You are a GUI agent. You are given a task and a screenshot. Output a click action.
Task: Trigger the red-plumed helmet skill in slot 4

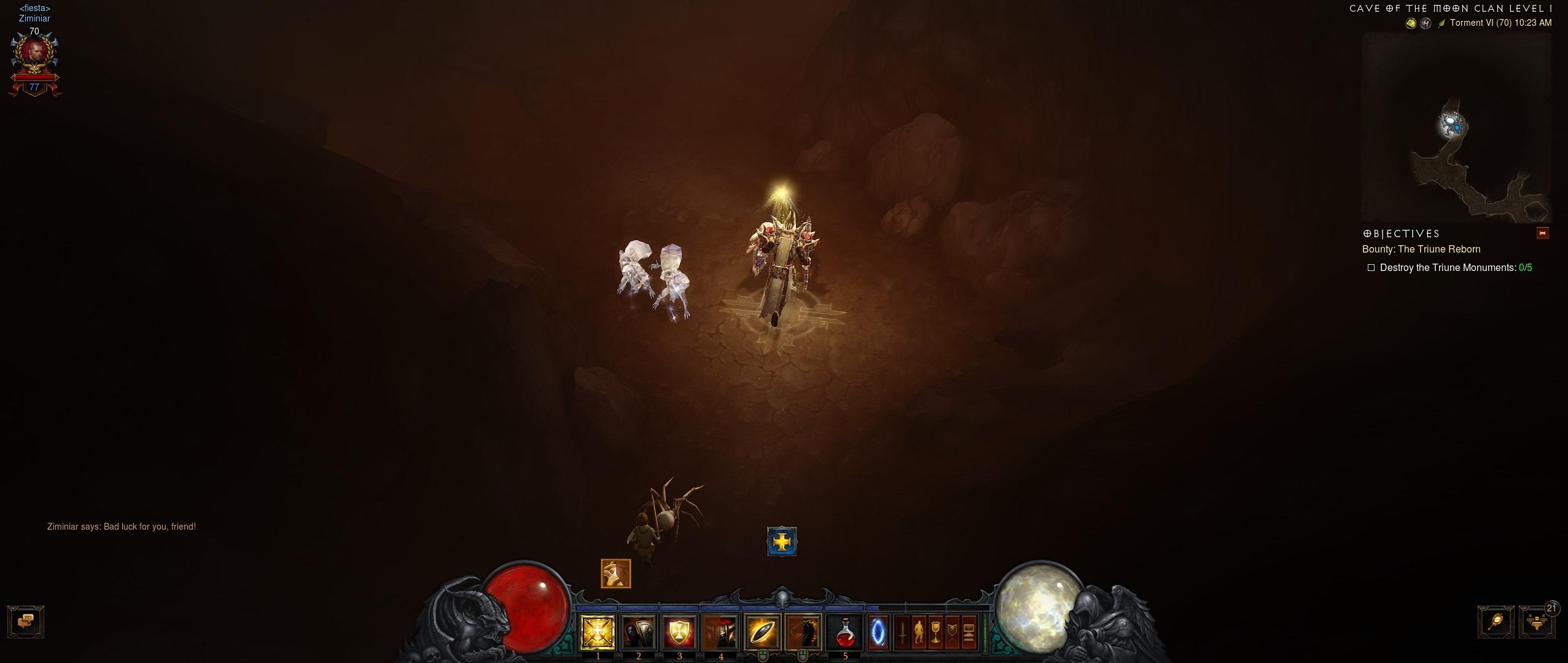(x=720, y=632)
